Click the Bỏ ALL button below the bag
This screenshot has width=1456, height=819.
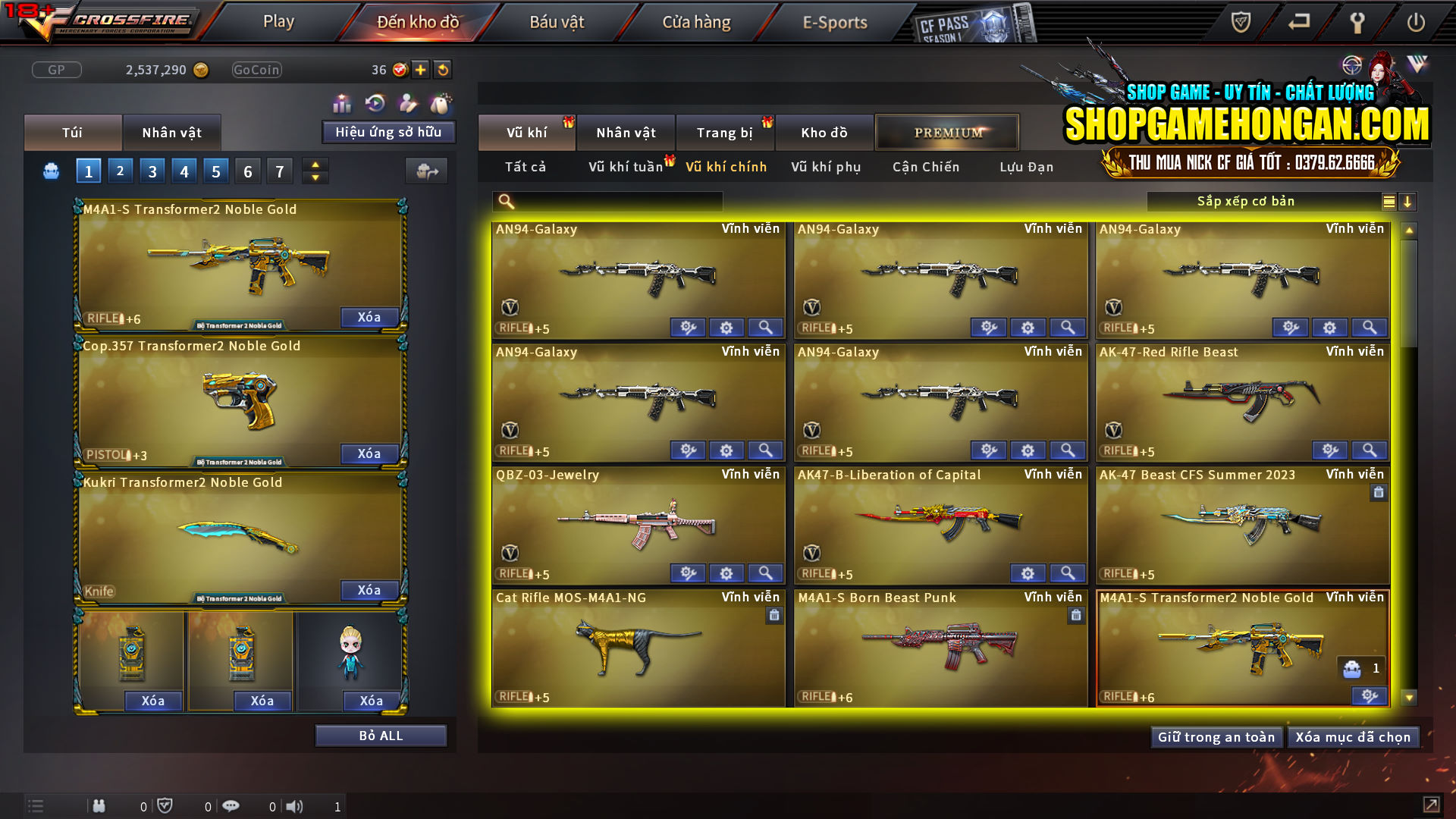click(381, 734)
